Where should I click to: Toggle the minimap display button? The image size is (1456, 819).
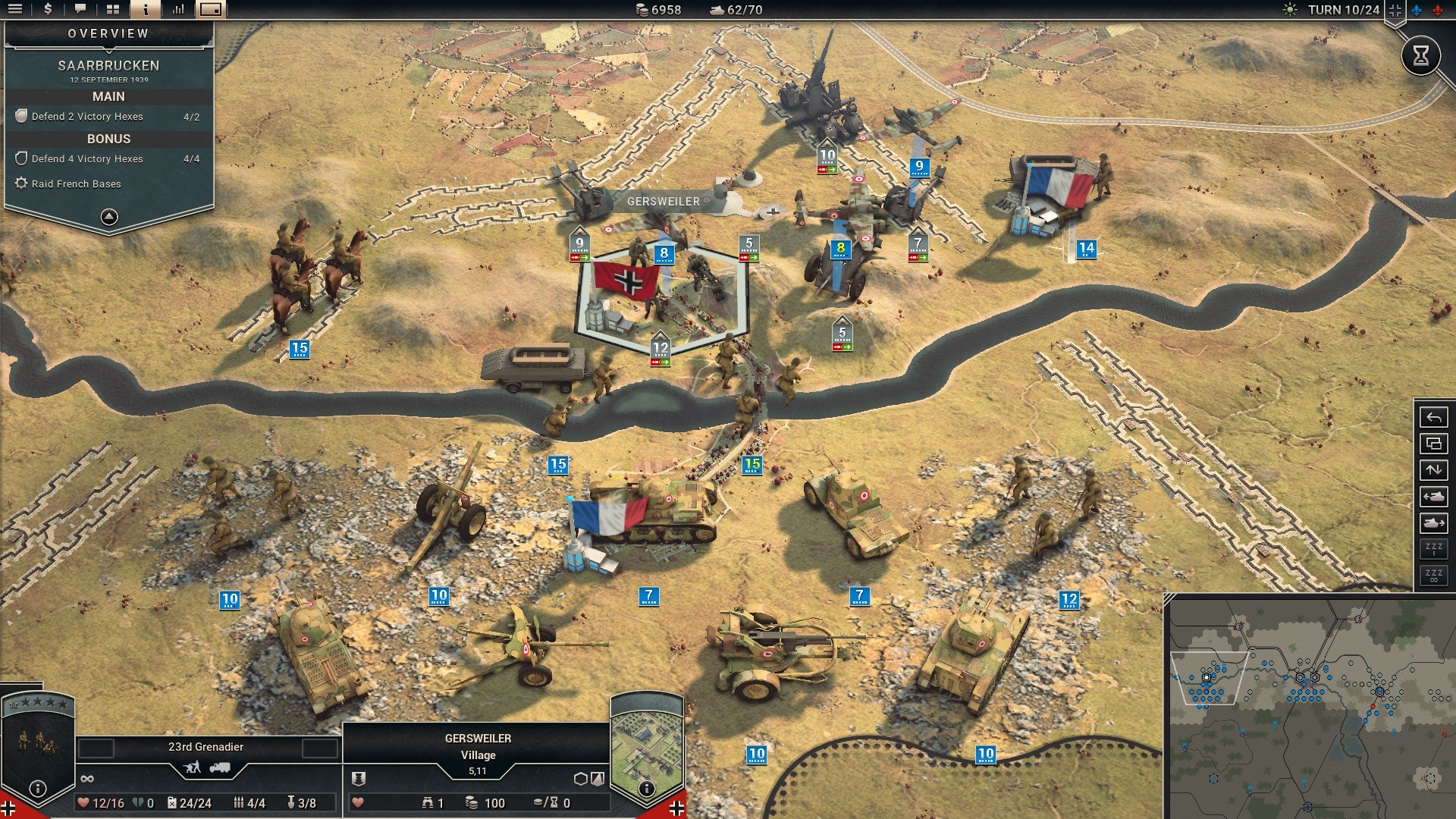[211, 10]
